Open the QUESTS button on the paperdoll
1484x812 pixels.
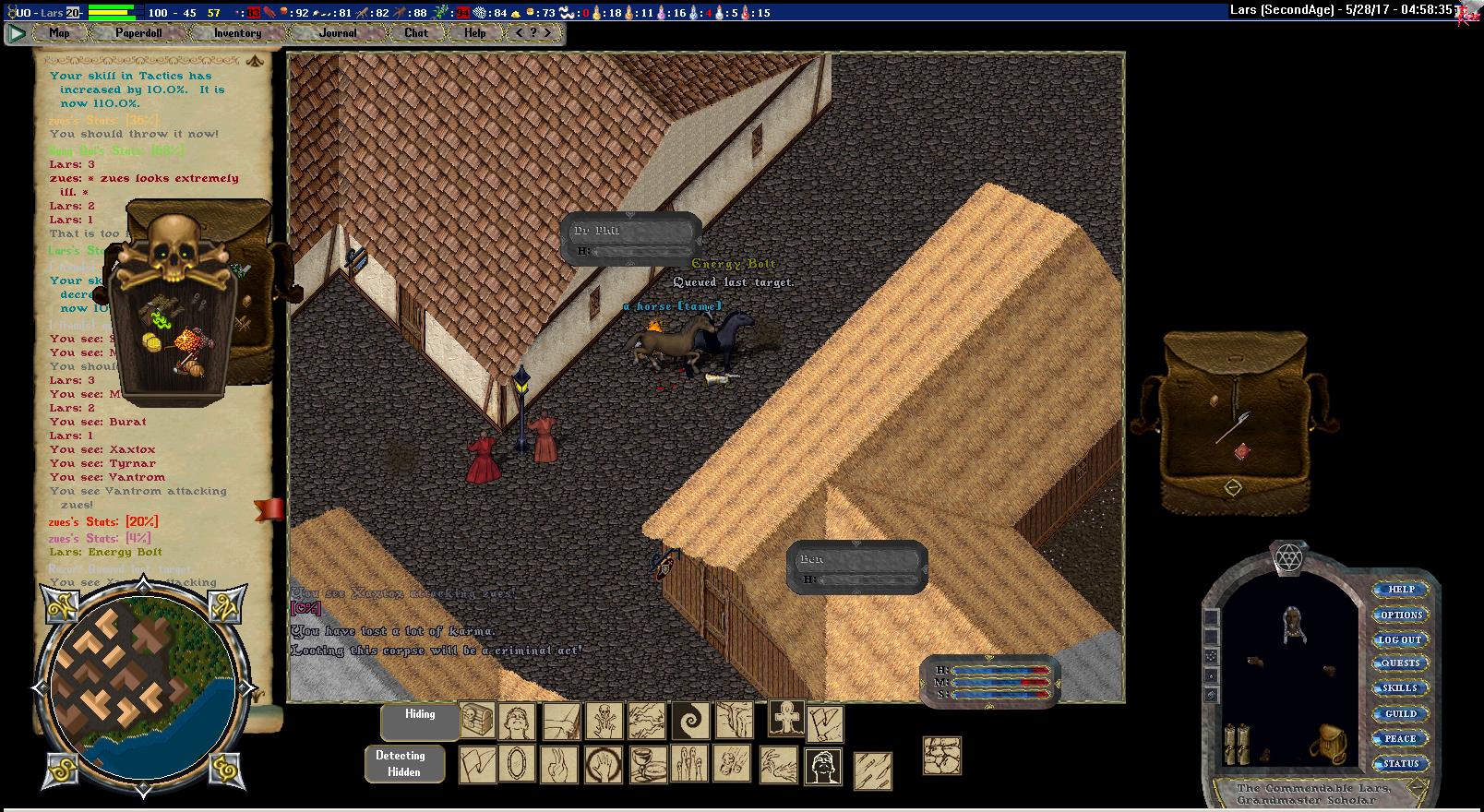1399,663
